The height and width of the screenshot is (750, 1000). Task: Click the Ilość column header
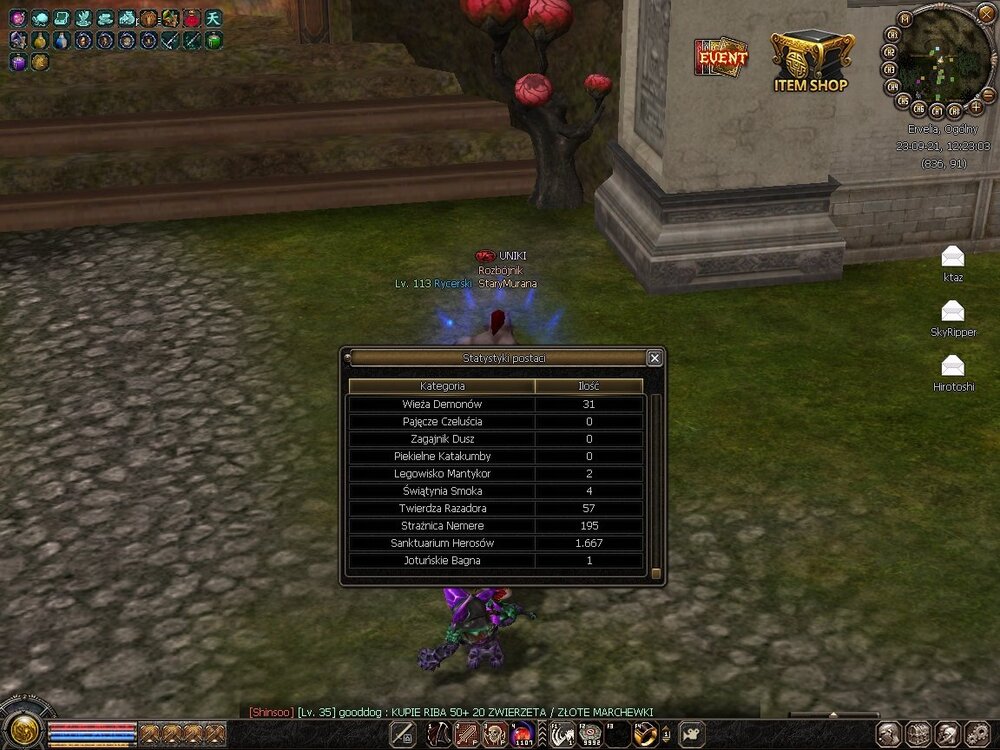(589, 386)
